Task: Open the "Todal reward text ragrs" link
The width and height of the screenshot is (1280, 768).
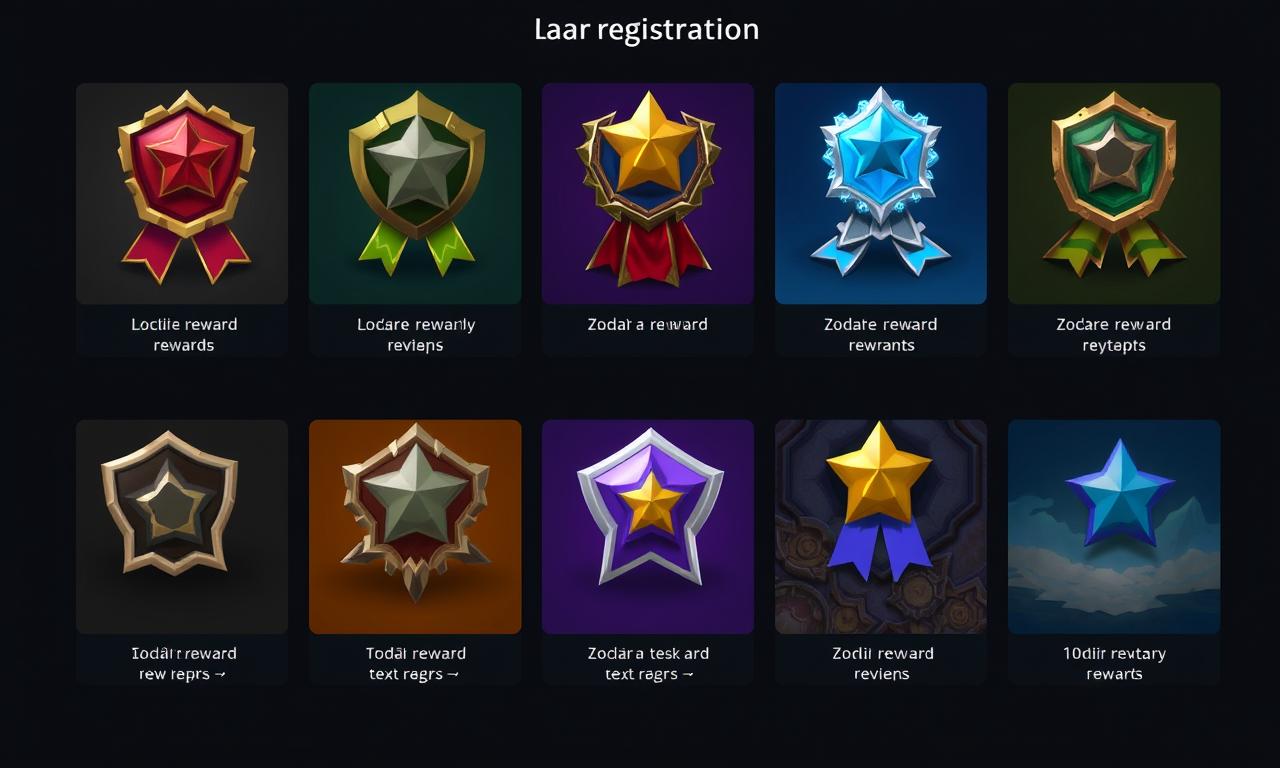Action: 415,664
